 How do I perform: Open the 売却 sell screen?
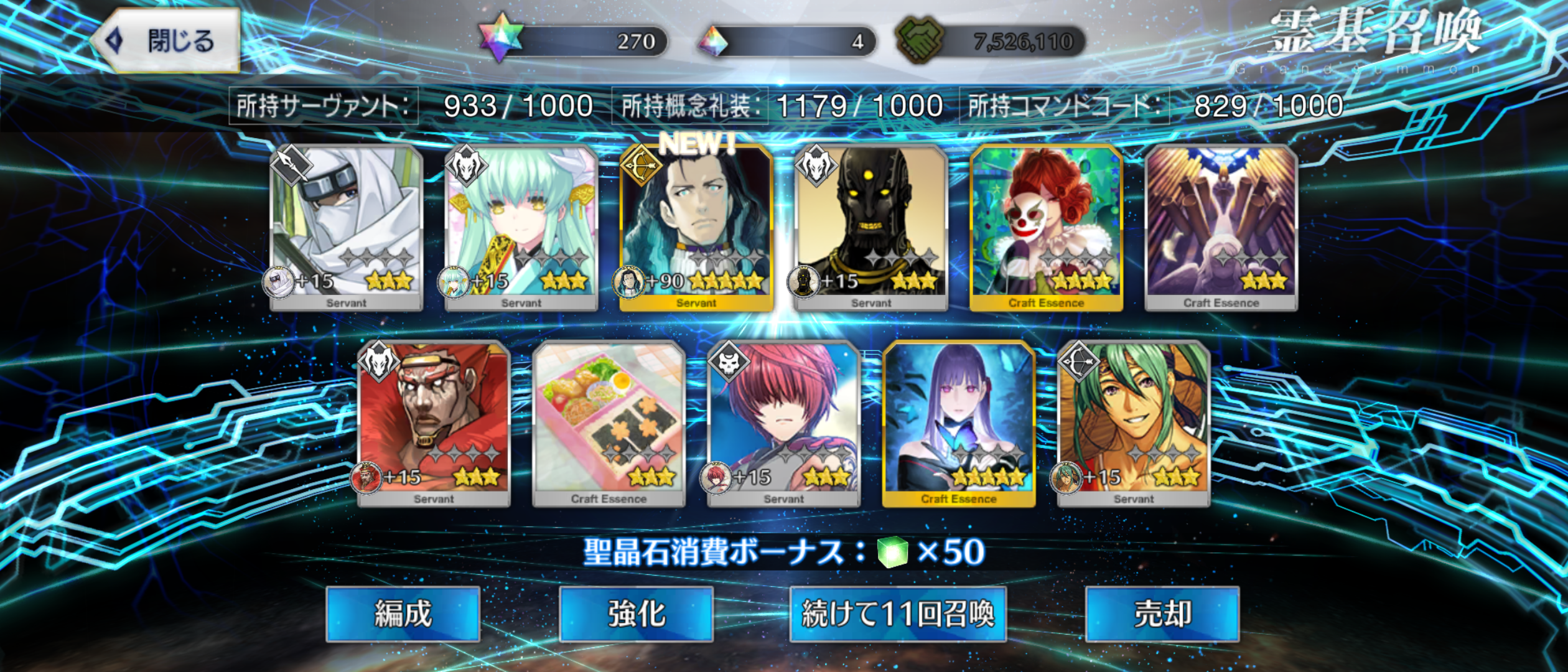(1162, 614)
